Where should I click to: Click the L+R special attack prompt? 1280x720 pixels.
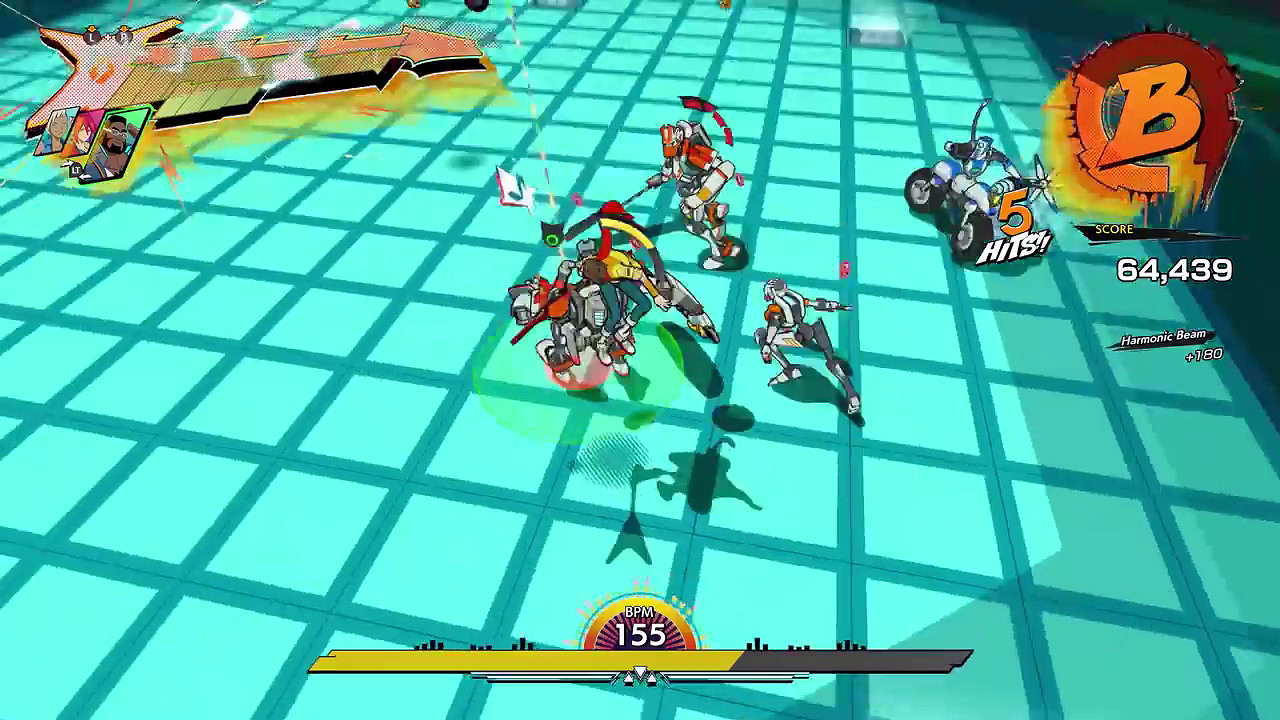click(107, 37)
